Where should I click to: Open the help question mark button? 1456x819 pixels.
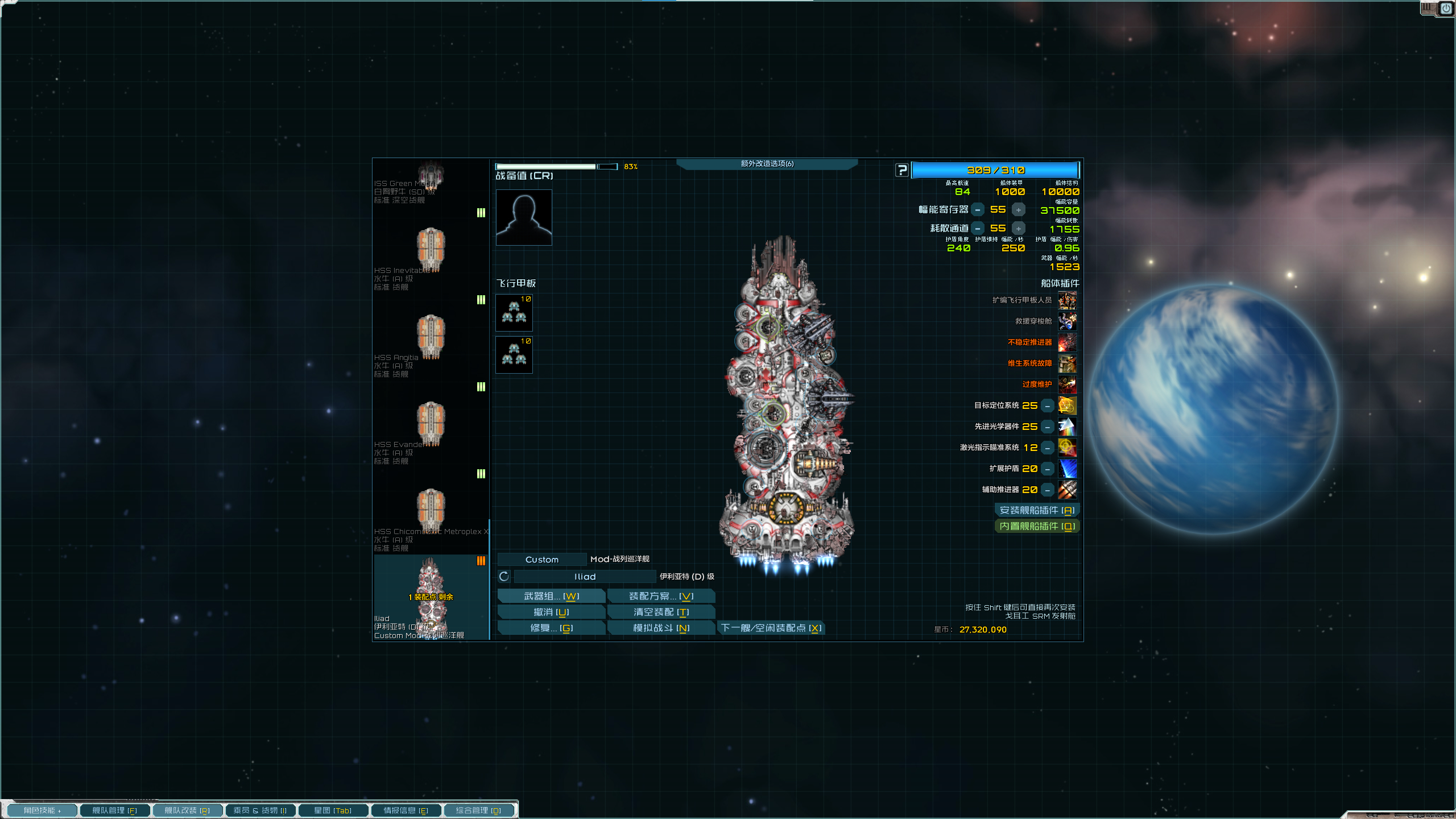pos(902,170)
